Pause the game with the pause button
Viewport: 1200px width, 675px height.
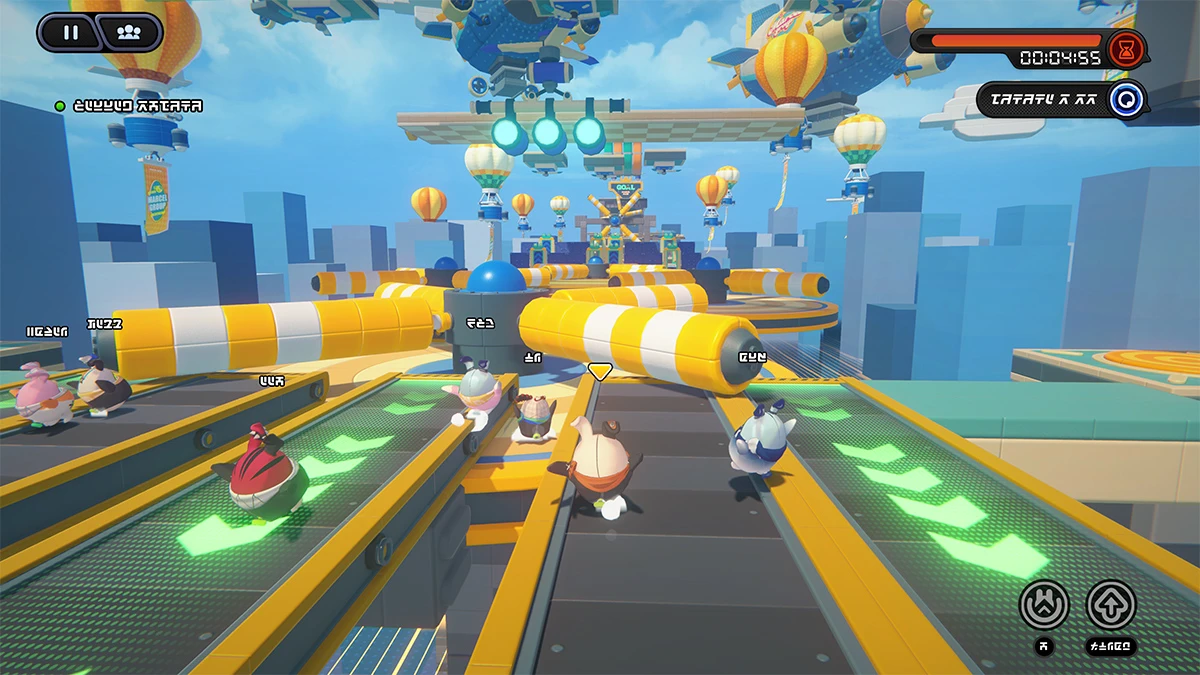(x=70, y=32)
